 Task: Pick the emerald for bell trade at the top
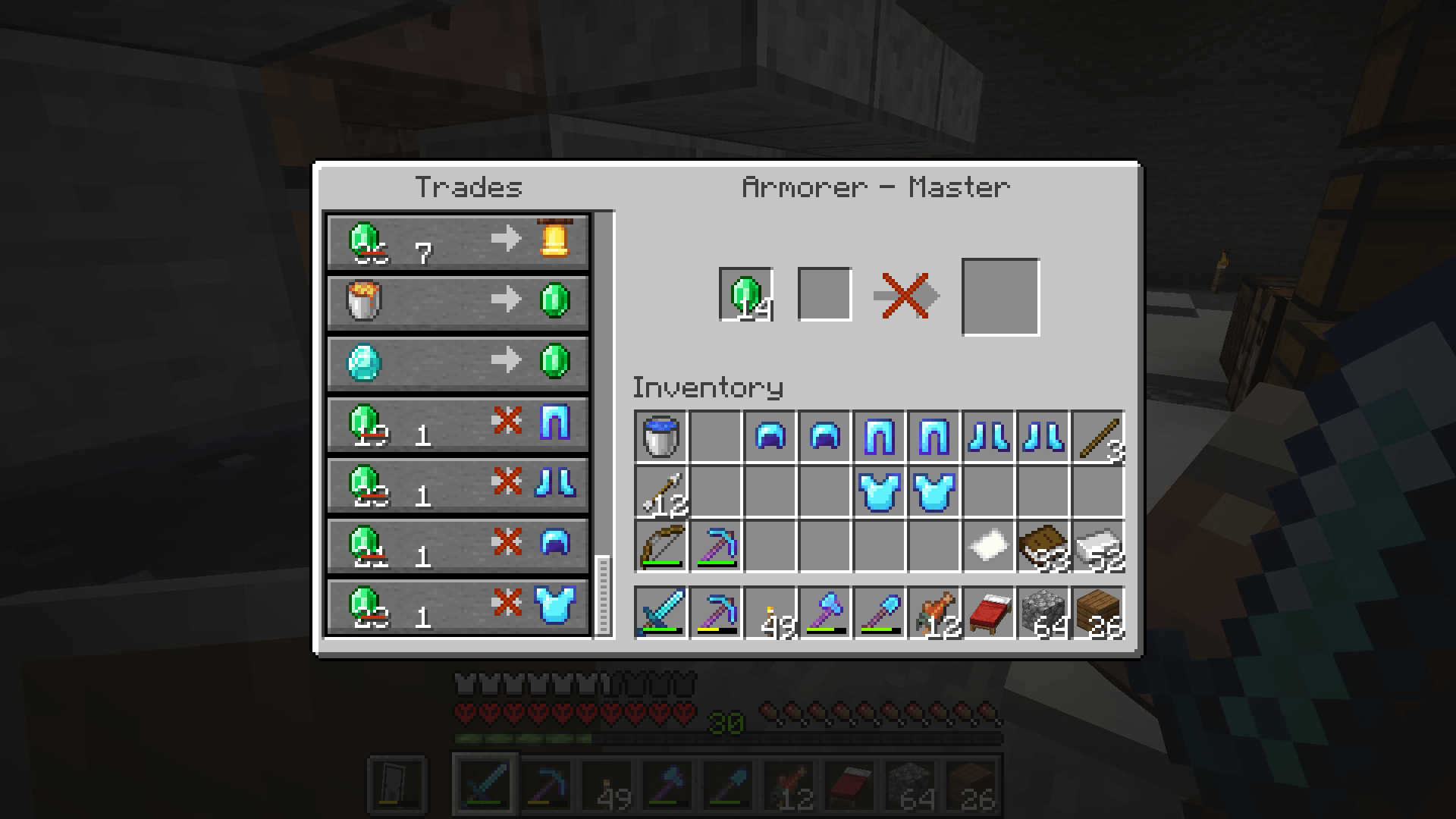(x=457, y=239)
